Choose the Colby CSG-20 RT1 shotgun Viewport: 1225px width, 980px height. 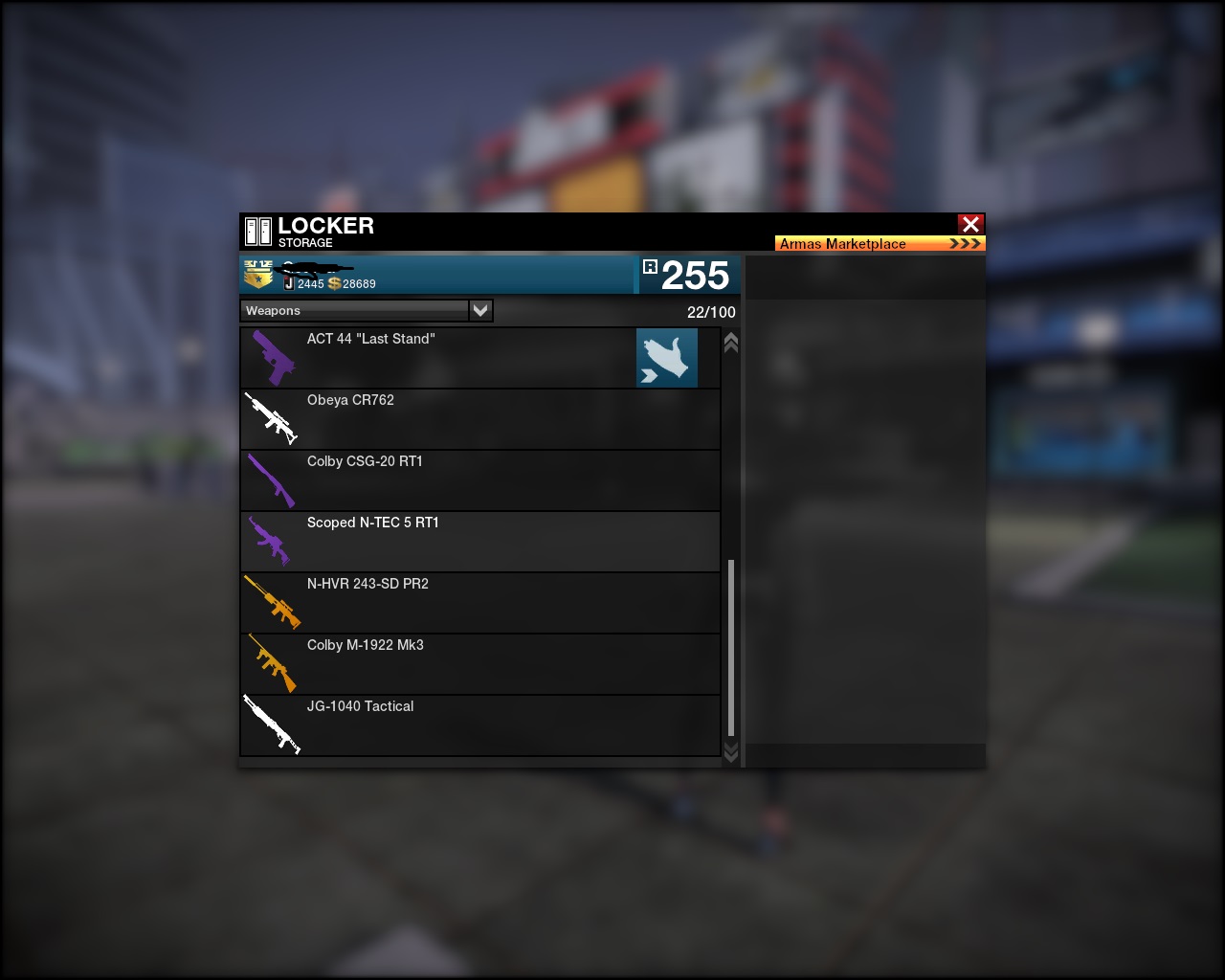tap(479, 480)
